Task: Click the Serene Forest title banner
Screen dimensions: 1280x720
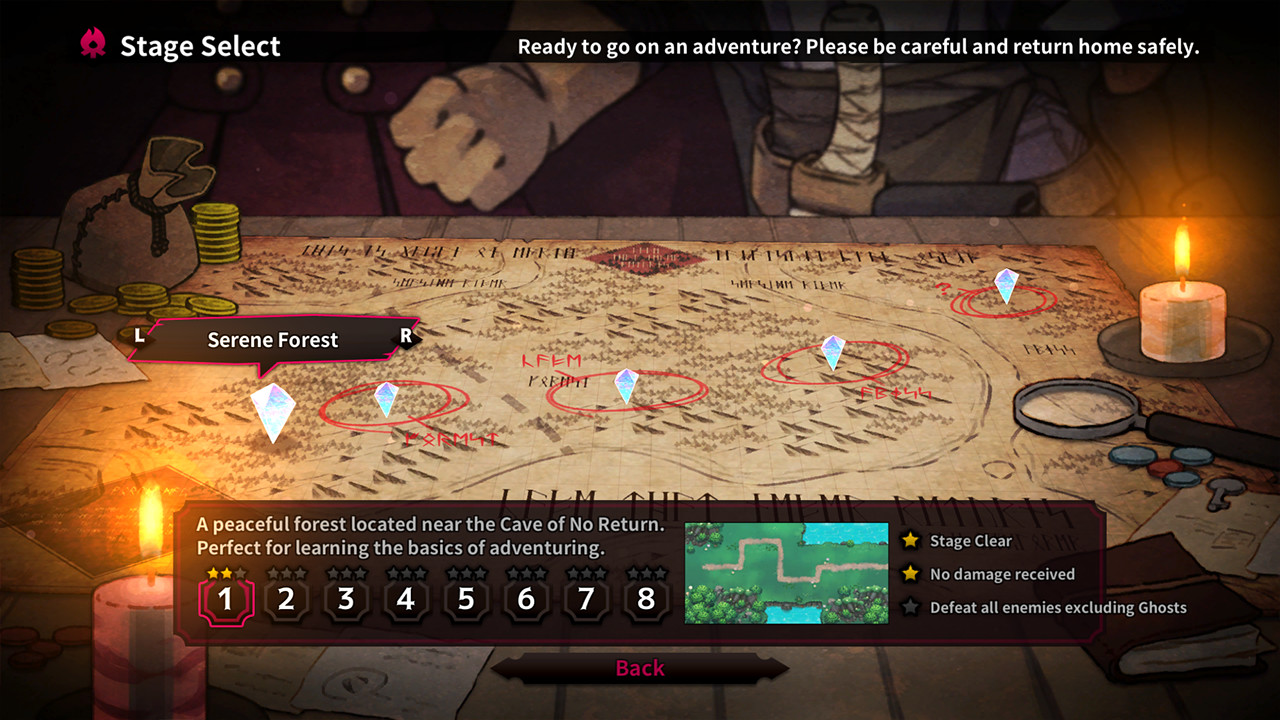Action: point(272,340)
